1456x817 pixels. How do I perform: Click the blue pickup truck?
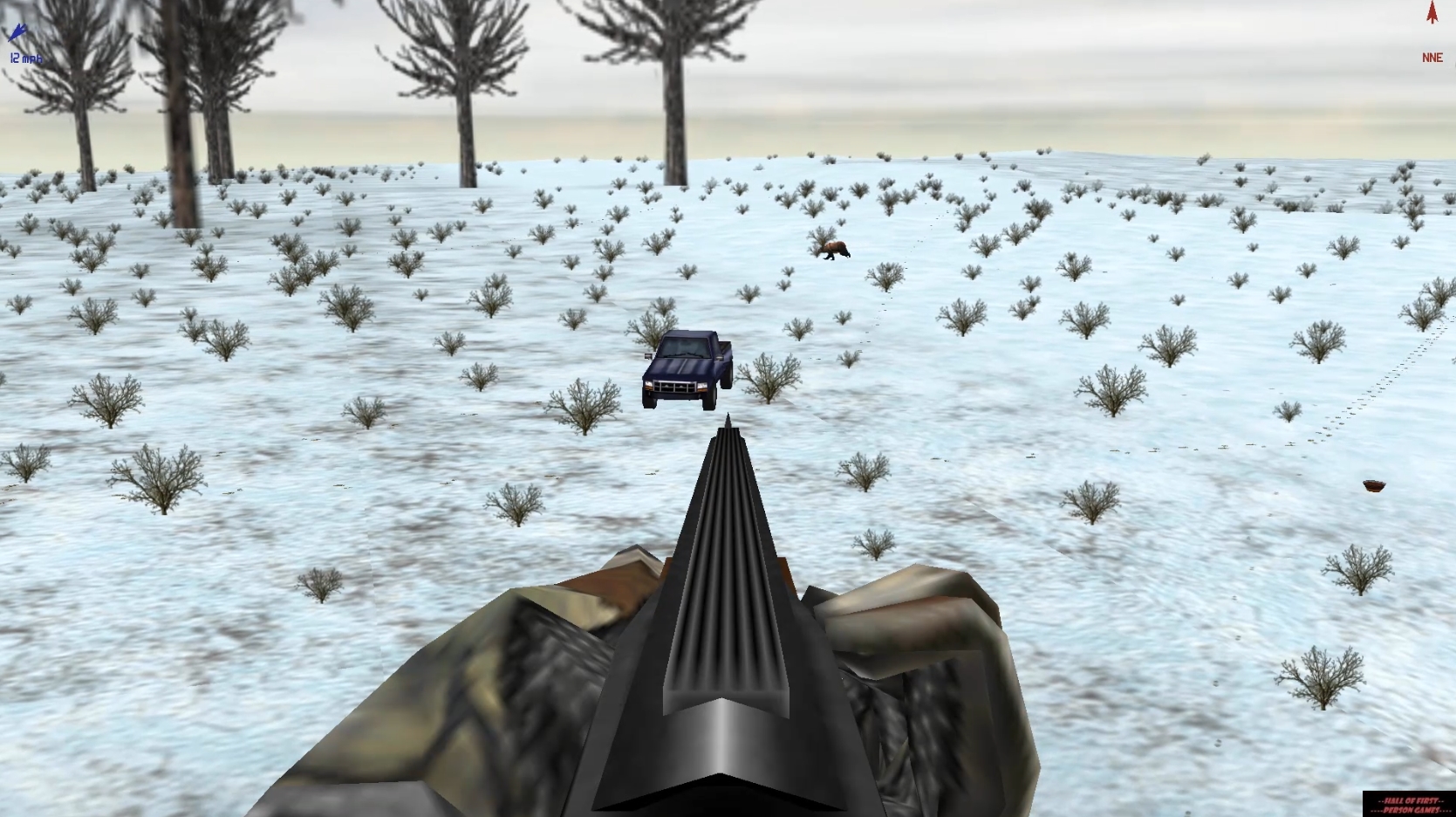[x=687, y=367]
